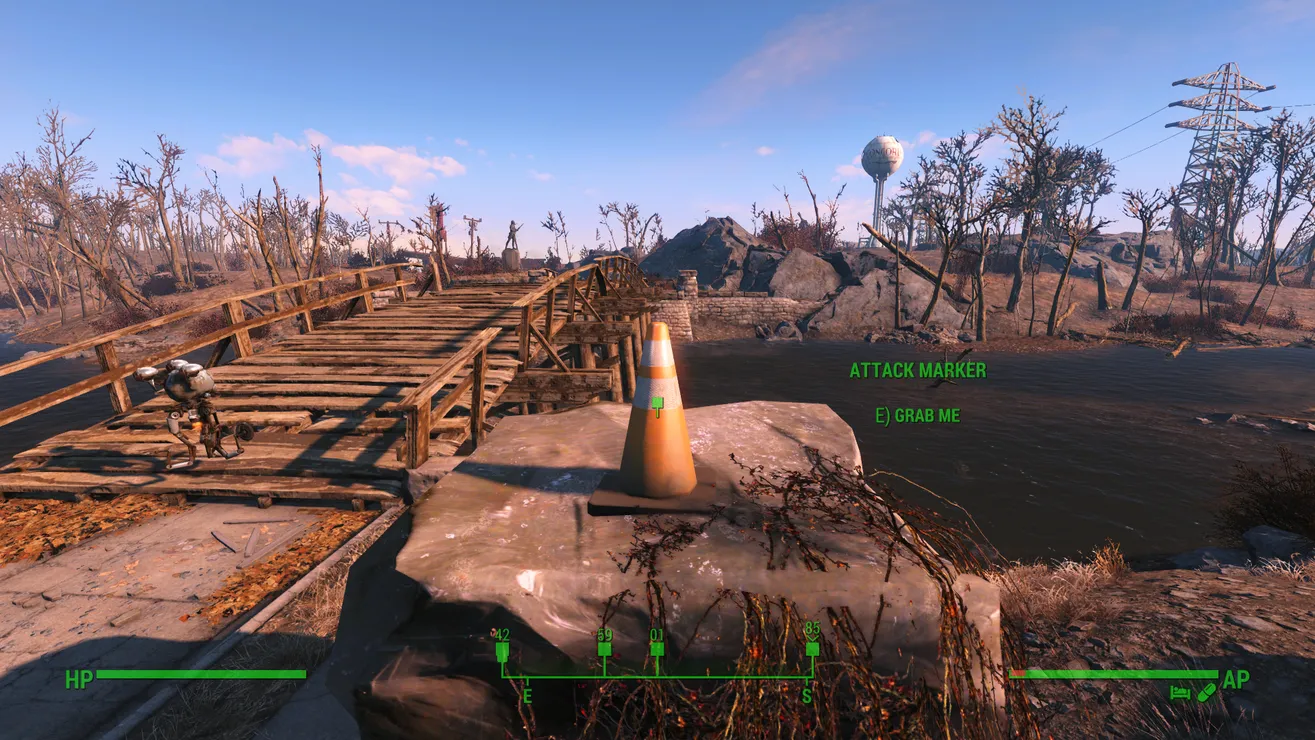Choose the compass marker labeled 85
Viewport: 1315px width, 740px height.
click(x=812, y=648)
